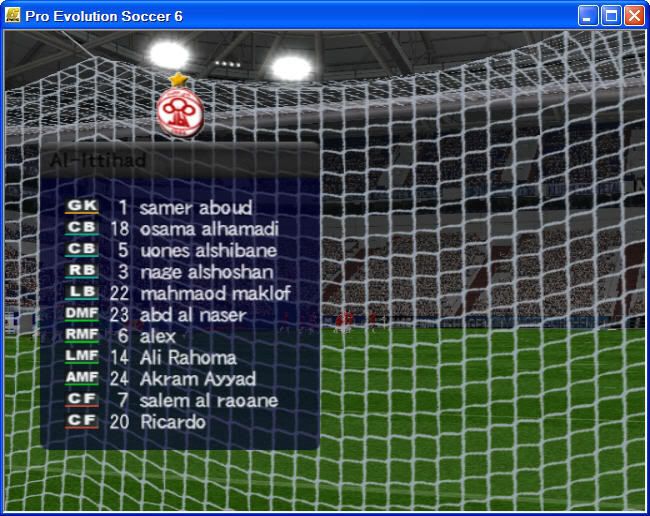This screenshot has height=516, width=650.
Task: Minimize the Pro Evolution Soccer 6 window
Action: click(x=589, y=15)
